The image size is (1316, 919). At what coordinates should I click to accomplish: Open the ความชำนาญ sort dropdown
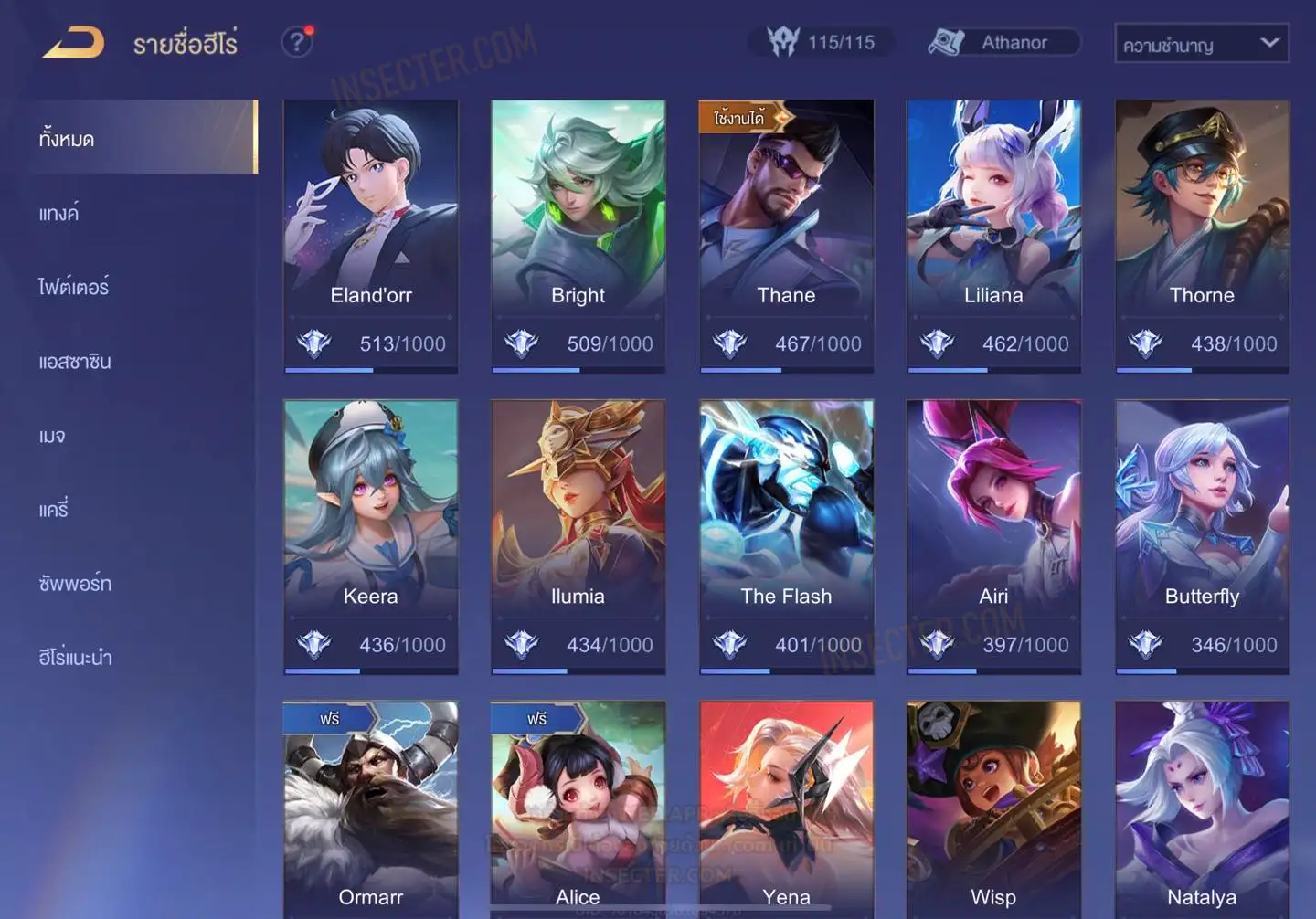pos(1201,44)
